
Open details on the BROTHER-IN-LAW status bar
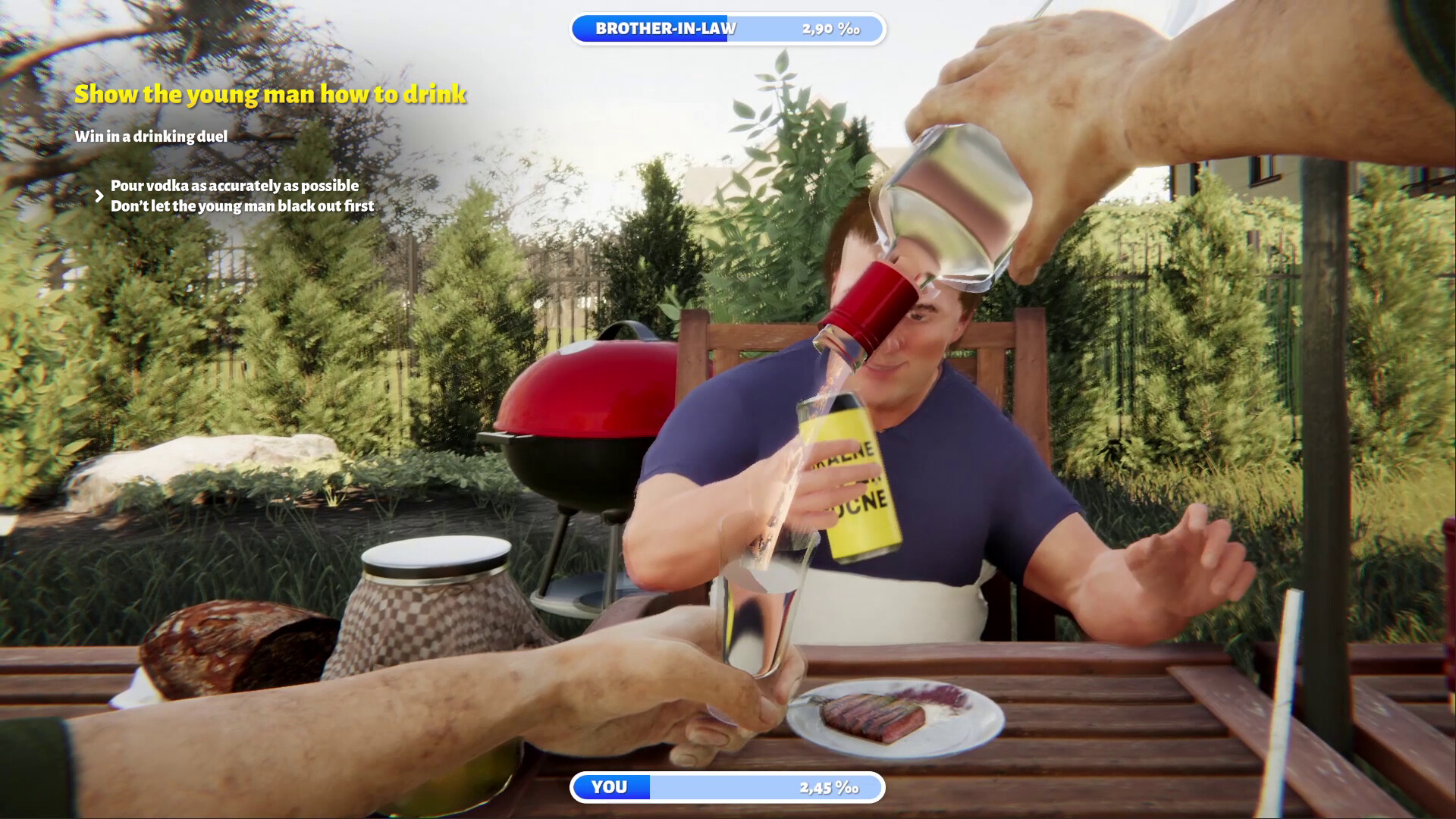726,30
